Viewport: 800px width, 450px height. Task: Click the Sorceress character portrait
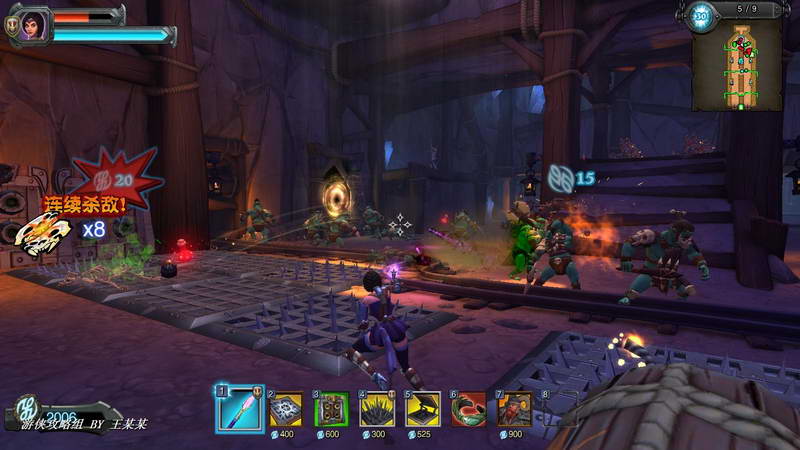point(31,24)
